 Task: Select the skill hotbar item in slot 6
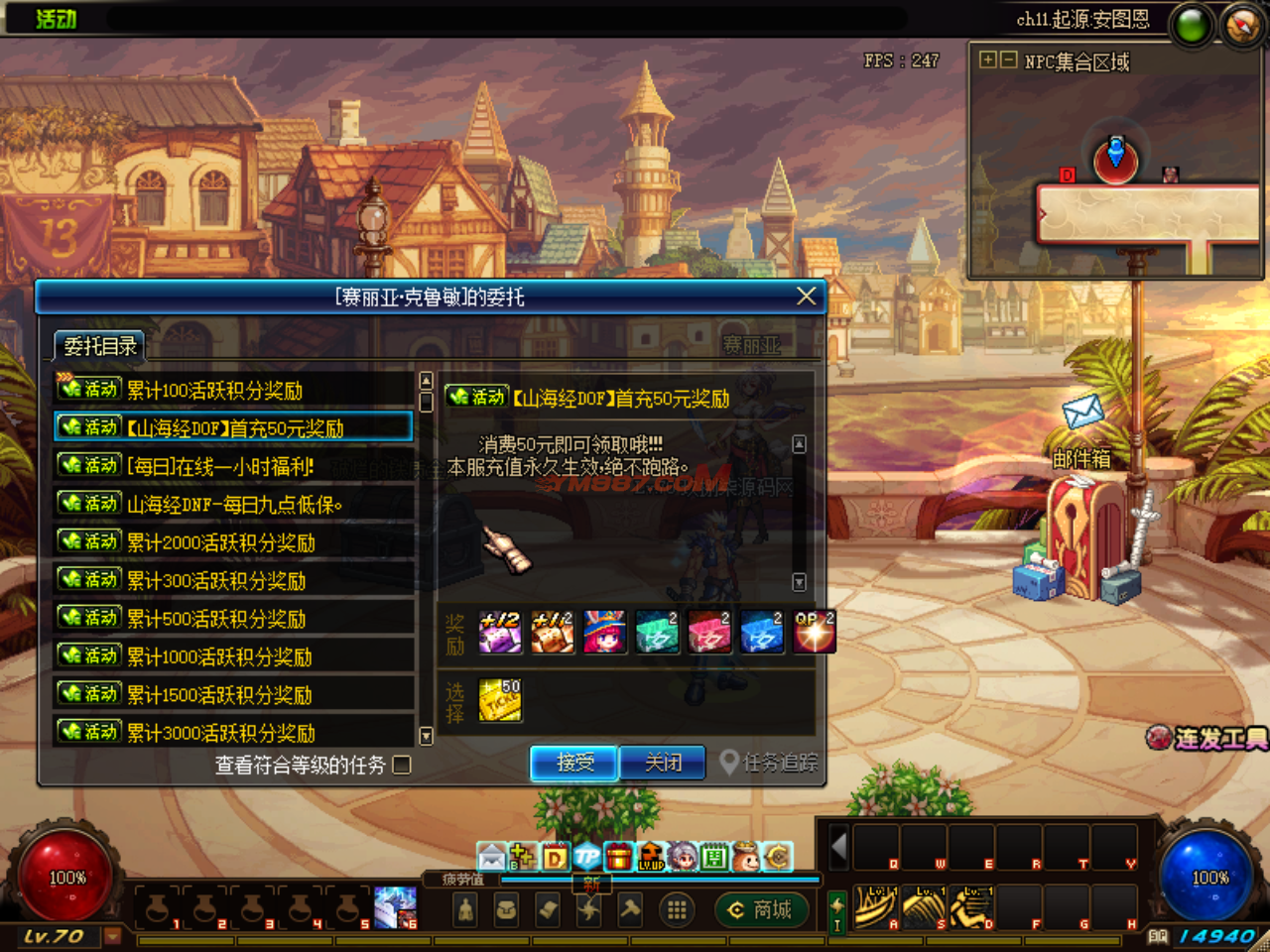pos(395,907)
